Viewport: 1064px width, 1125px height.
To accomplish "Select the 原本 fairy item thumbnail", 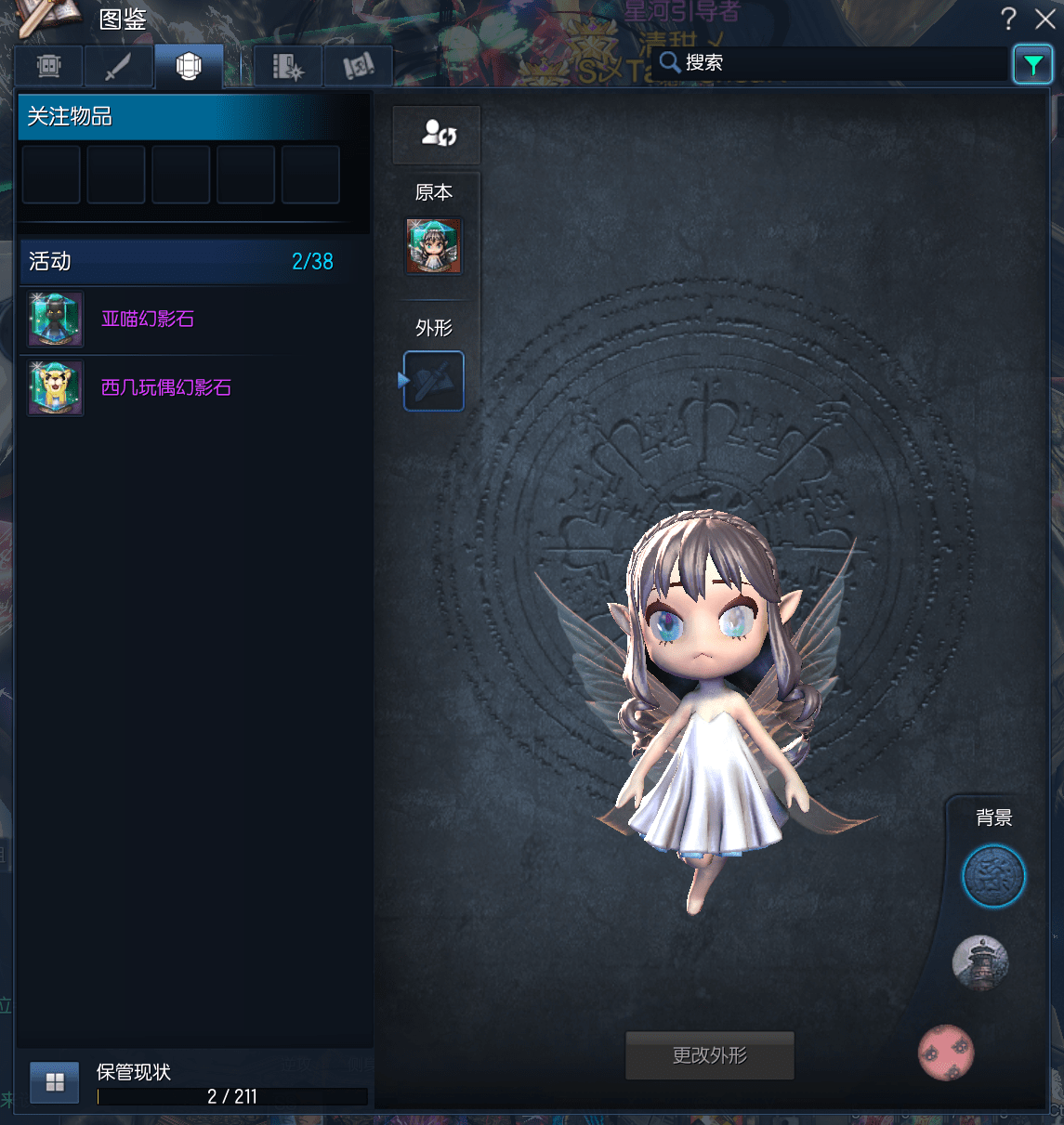I will 433,246.
